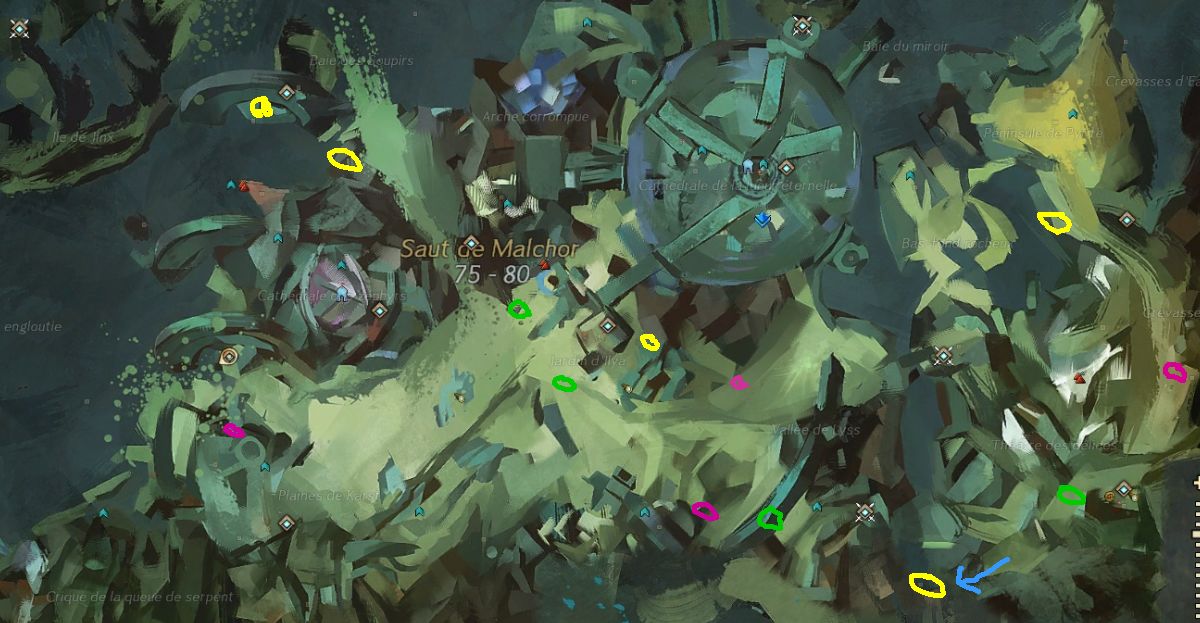1200x623 pixels.
Task: Pick the waypoint above the Saut de Malchor title
Action: 470,242
